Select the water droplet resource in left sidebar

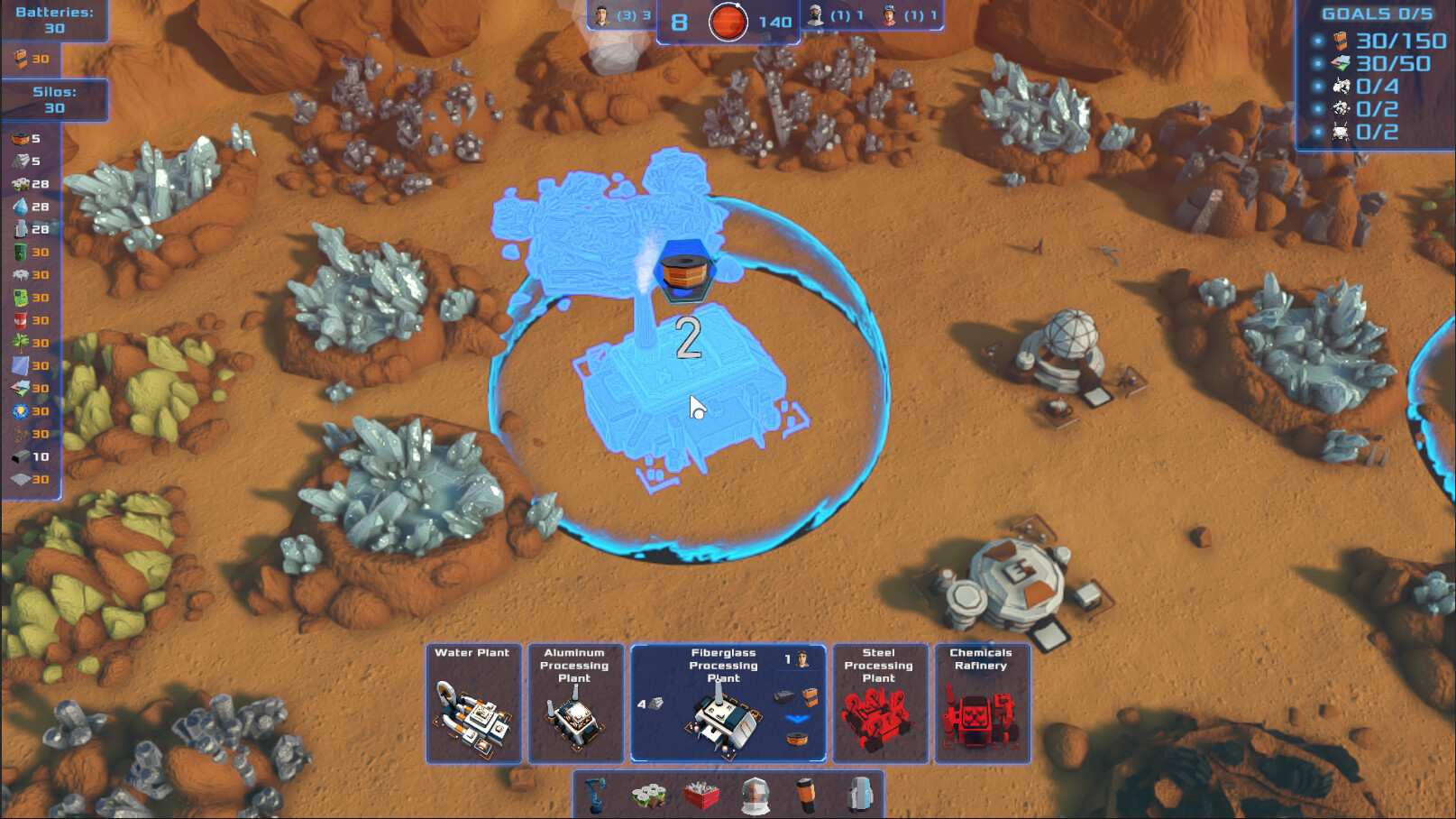pyautogui.click(x=18, y=206)
